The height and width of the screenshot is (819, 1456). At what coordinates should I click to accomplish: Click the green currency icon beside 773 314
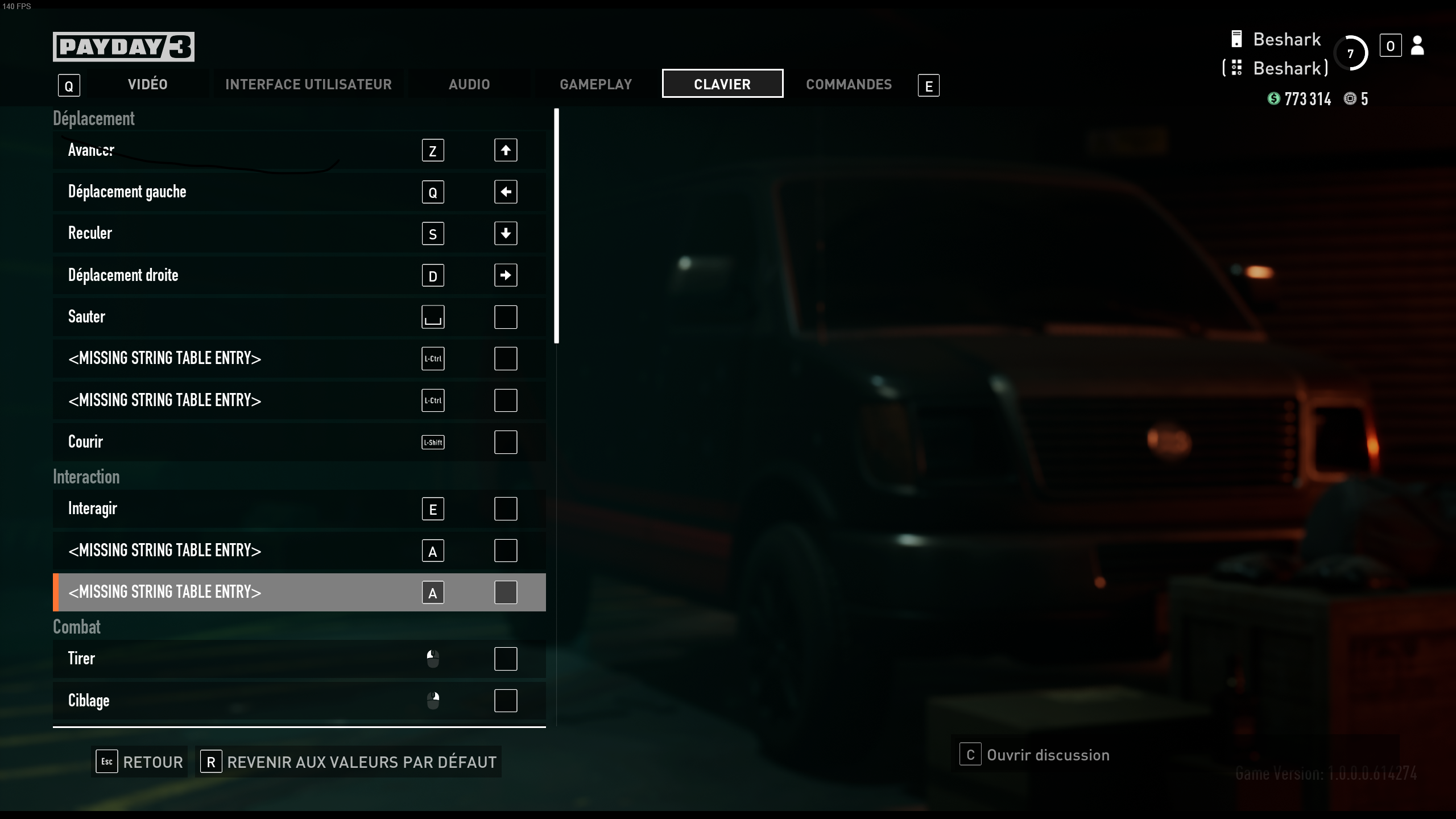1273,98
